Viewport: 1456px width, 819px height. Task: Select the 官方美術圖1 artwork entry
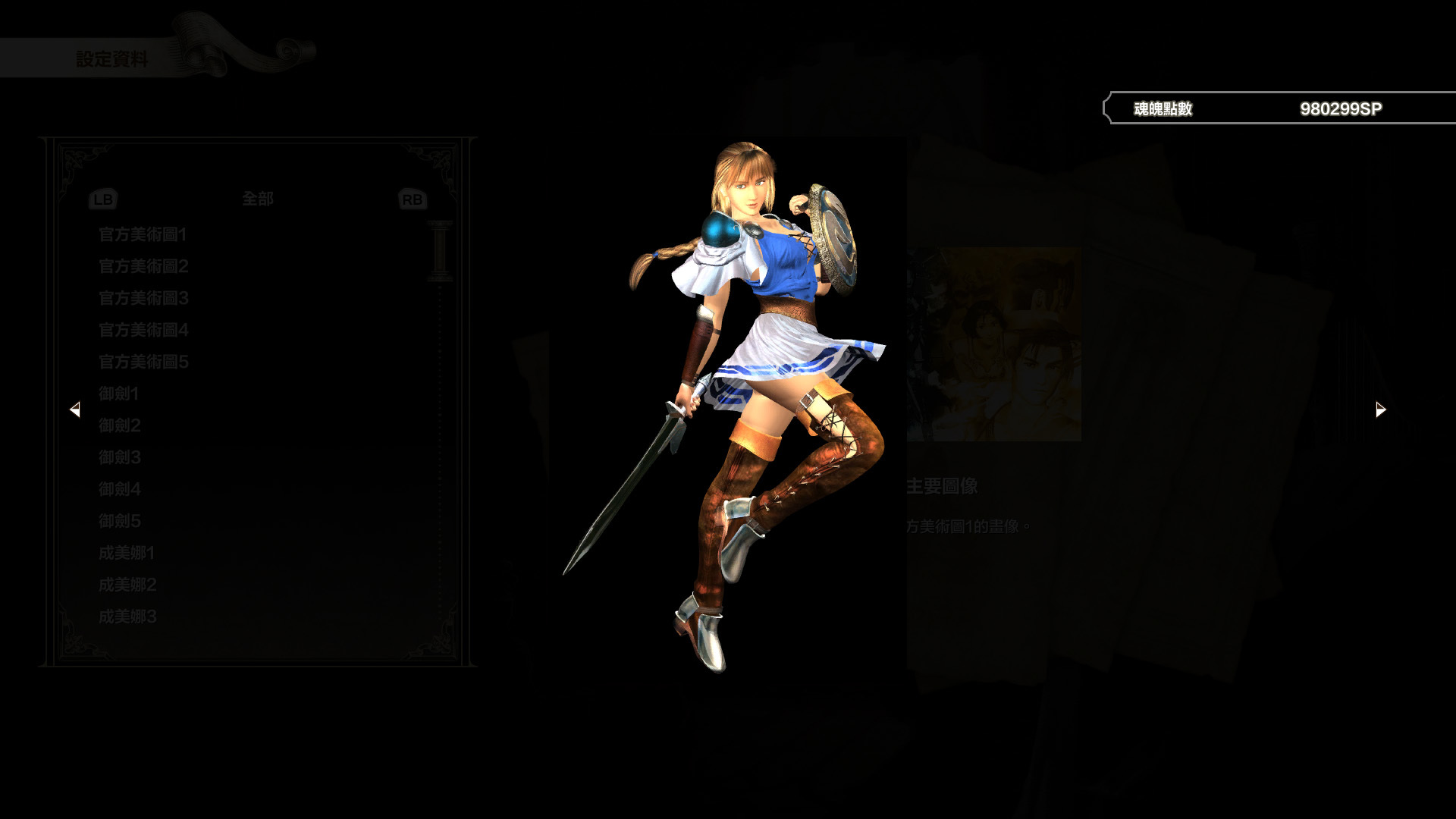141,235
